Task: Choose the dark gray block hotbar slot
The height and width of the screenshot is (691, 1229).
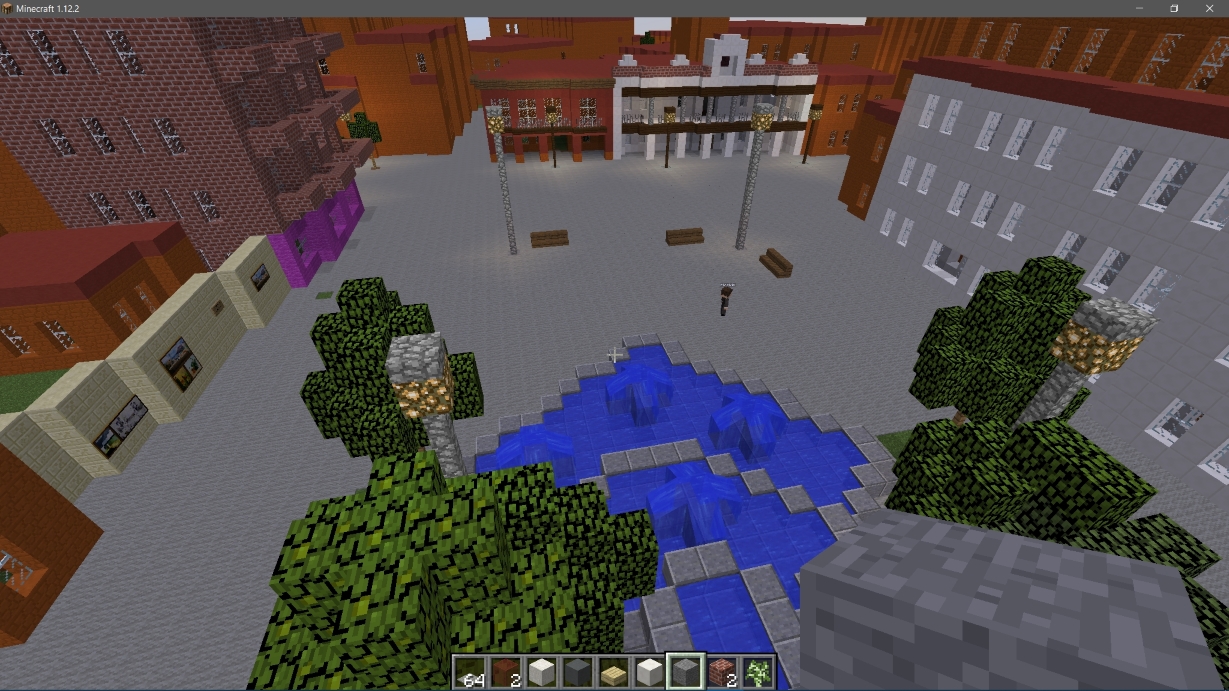Action: [x=578, y=672]
